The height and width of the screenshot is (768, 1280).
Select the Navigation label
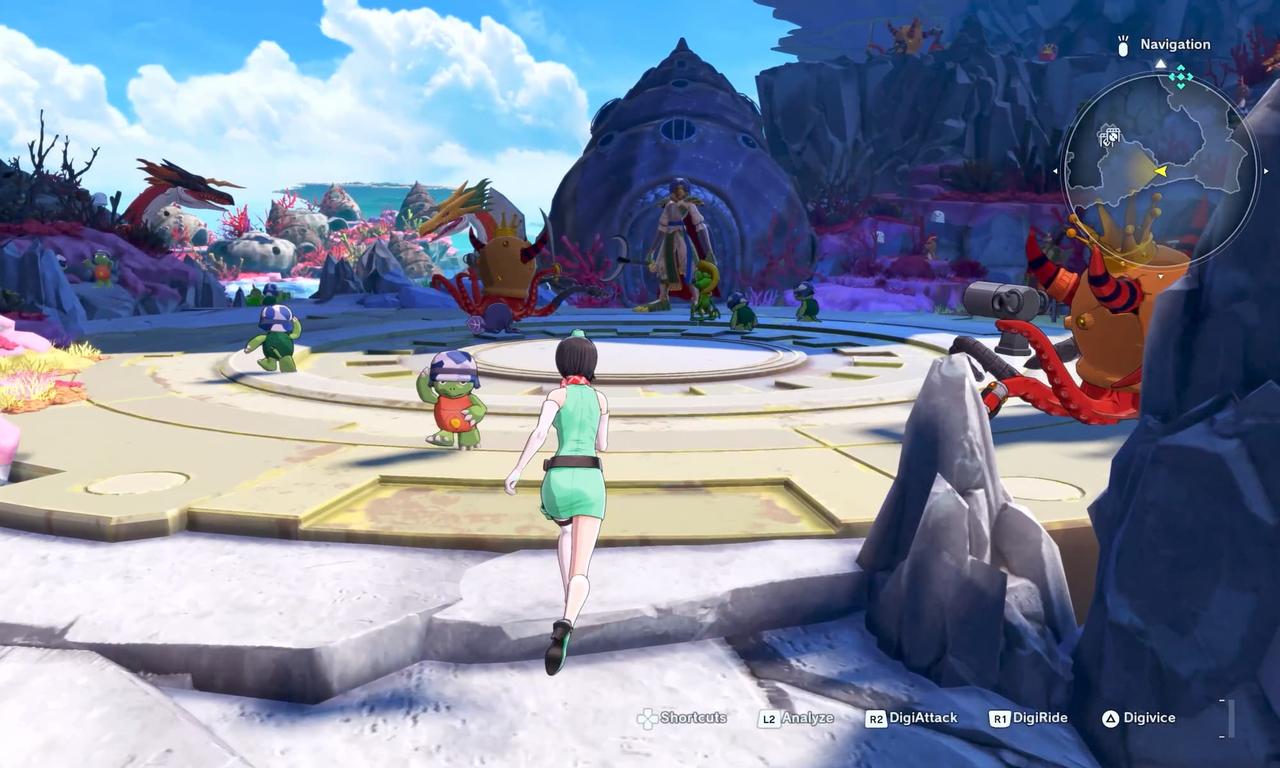tap(1174, 44)
